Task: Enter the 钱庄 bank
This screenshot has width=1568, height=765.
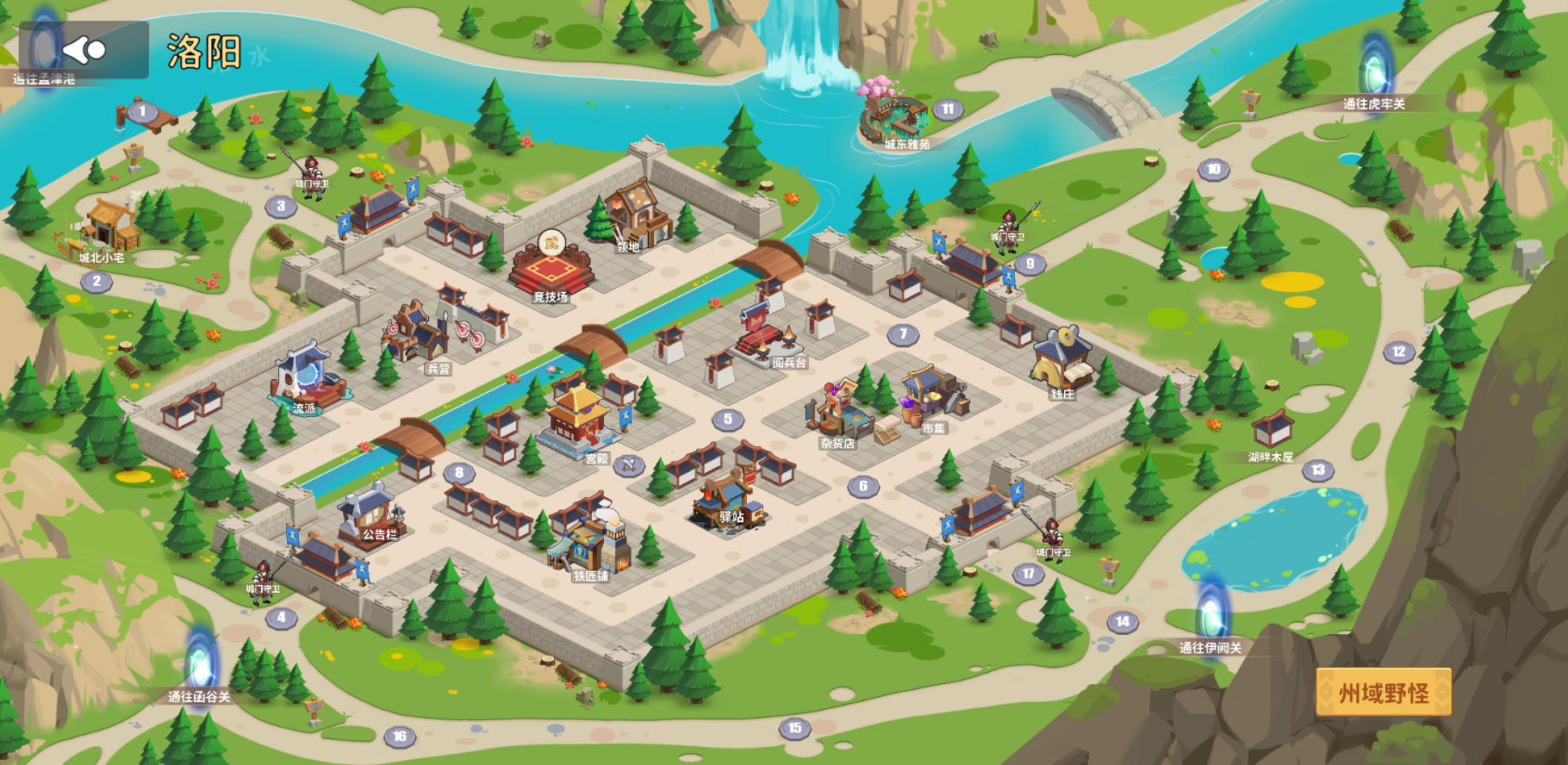Action: coord(1063,362)
